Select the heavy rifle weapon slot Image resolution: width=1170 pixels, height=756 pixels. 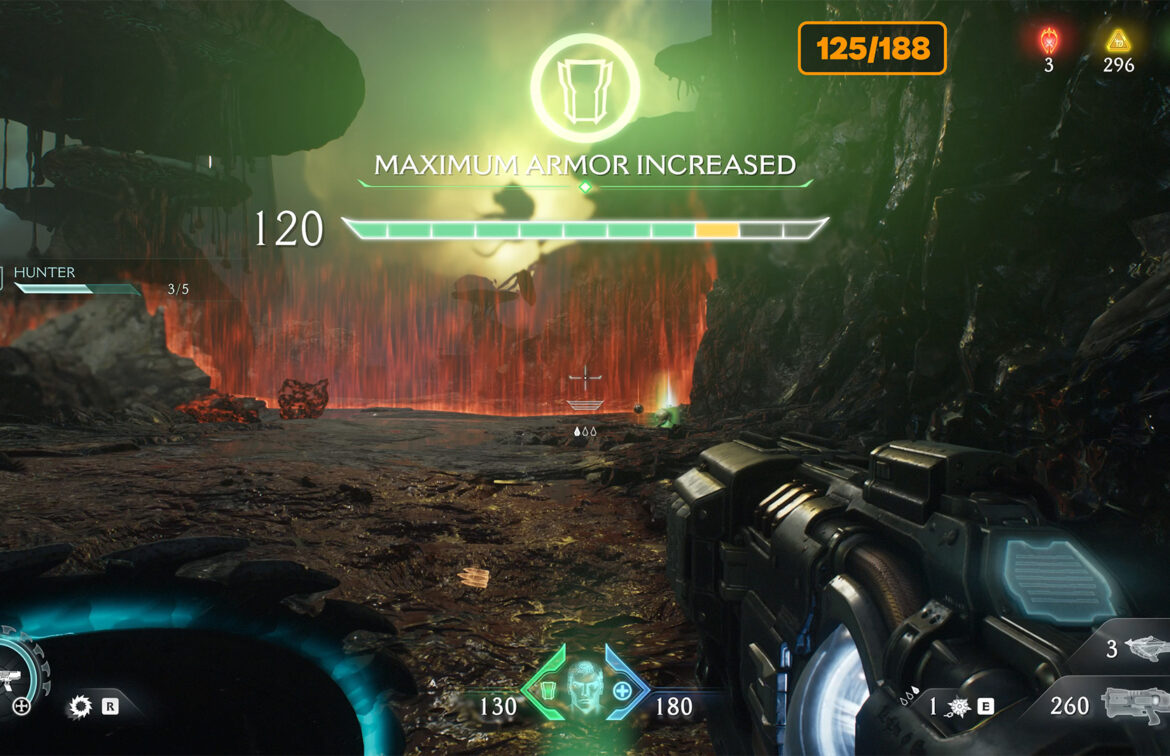click(x=1136, y=705)
